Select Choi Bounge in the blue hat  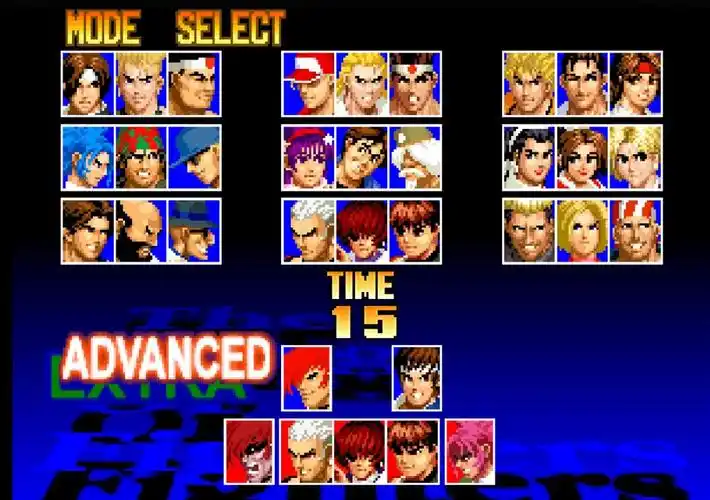coord(193,231)
